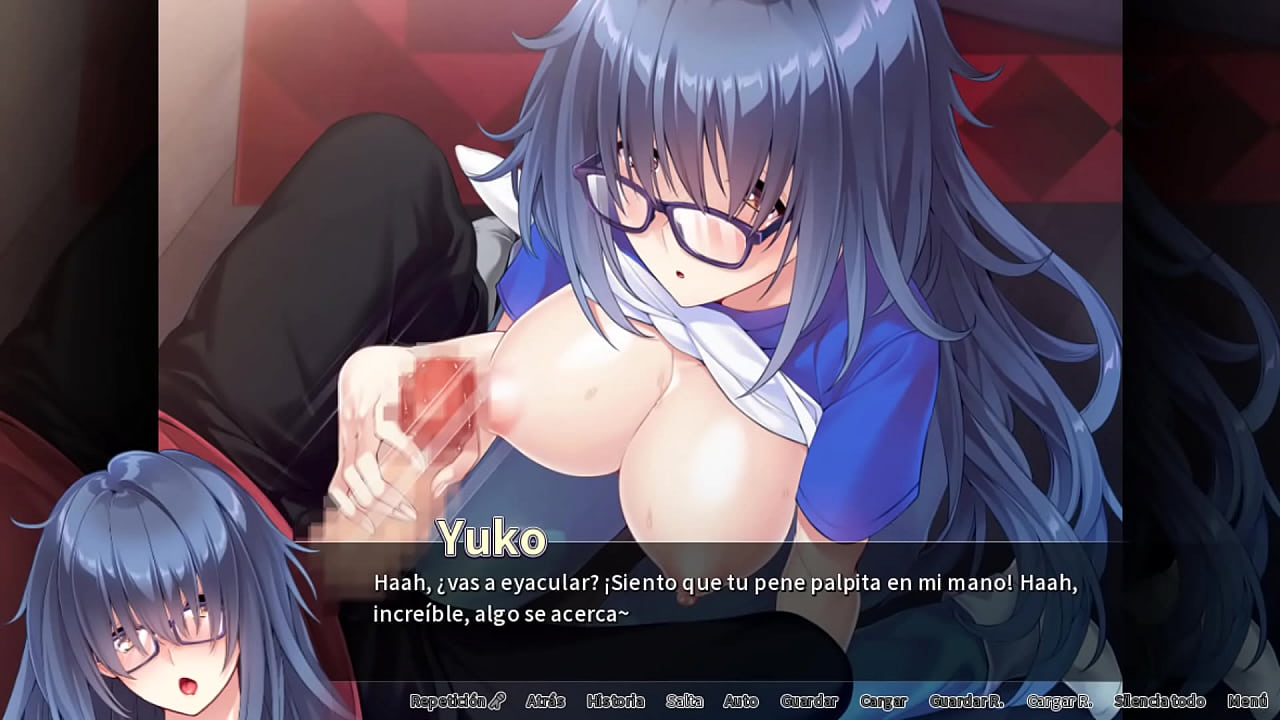The width and height of the screenshot is (1280, 720).
Task: Open the Guardar save screen
Action: point(808,701)
